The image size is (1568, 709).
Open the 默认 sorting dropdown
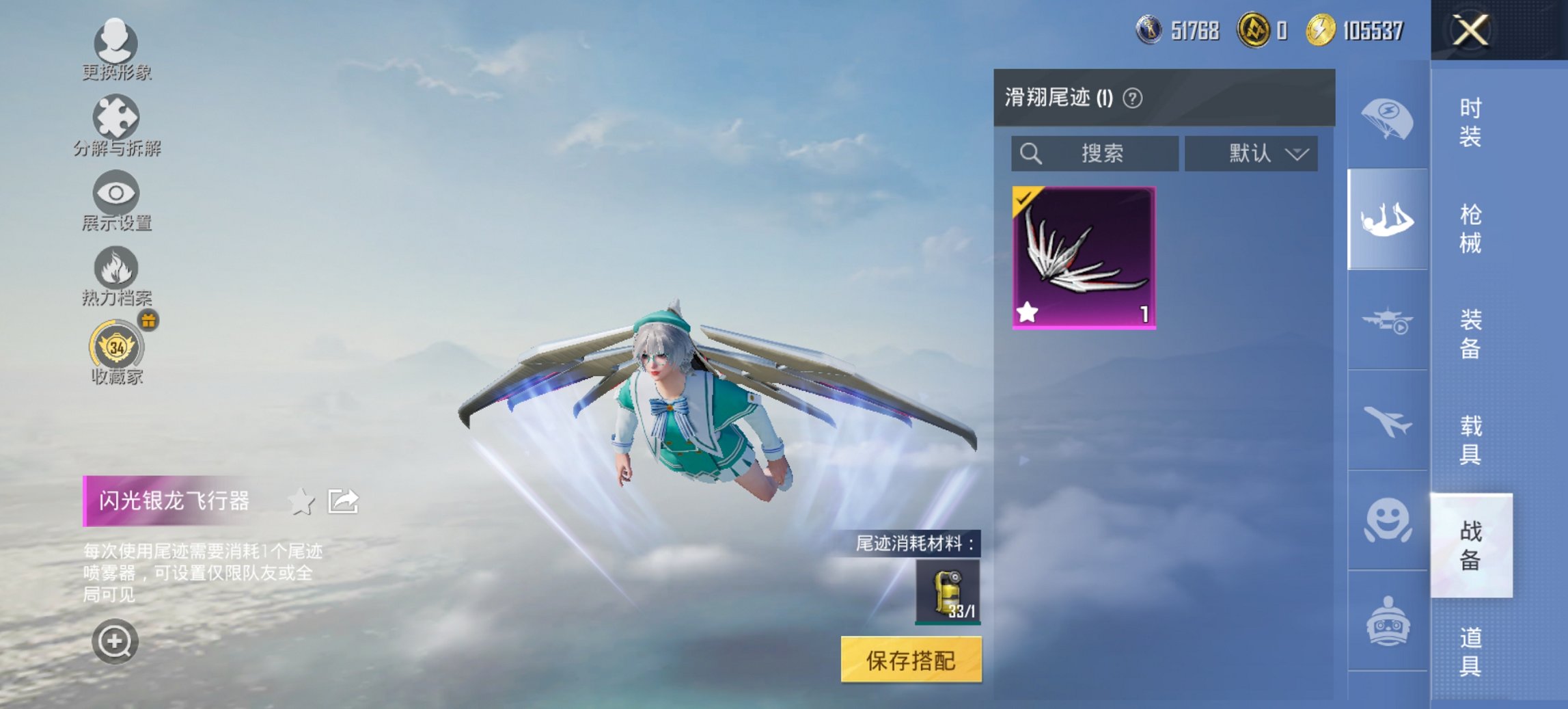click(x=1250, y=153)
